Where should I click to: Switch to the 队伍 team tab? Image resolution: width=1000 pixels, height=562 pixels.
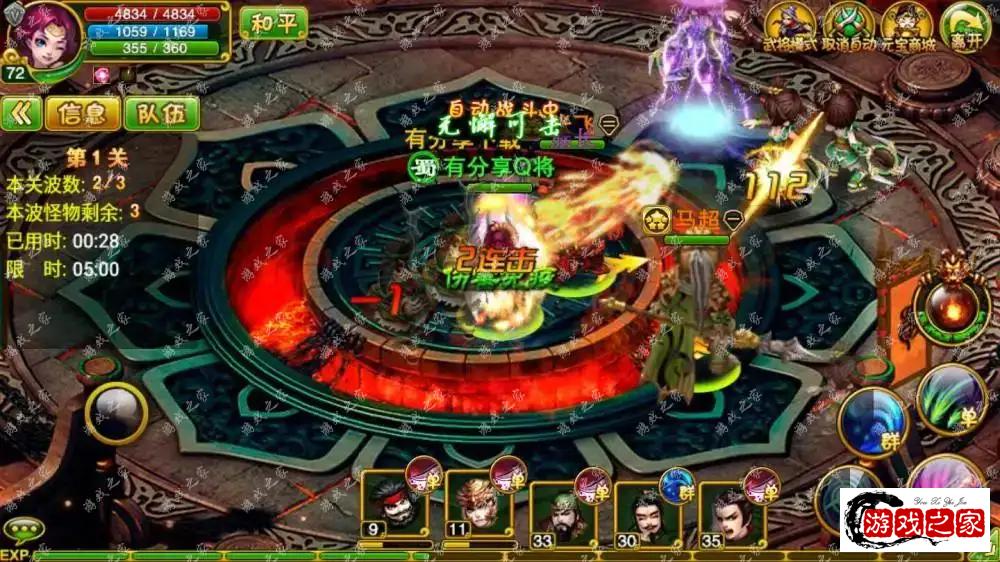[161, 114]
